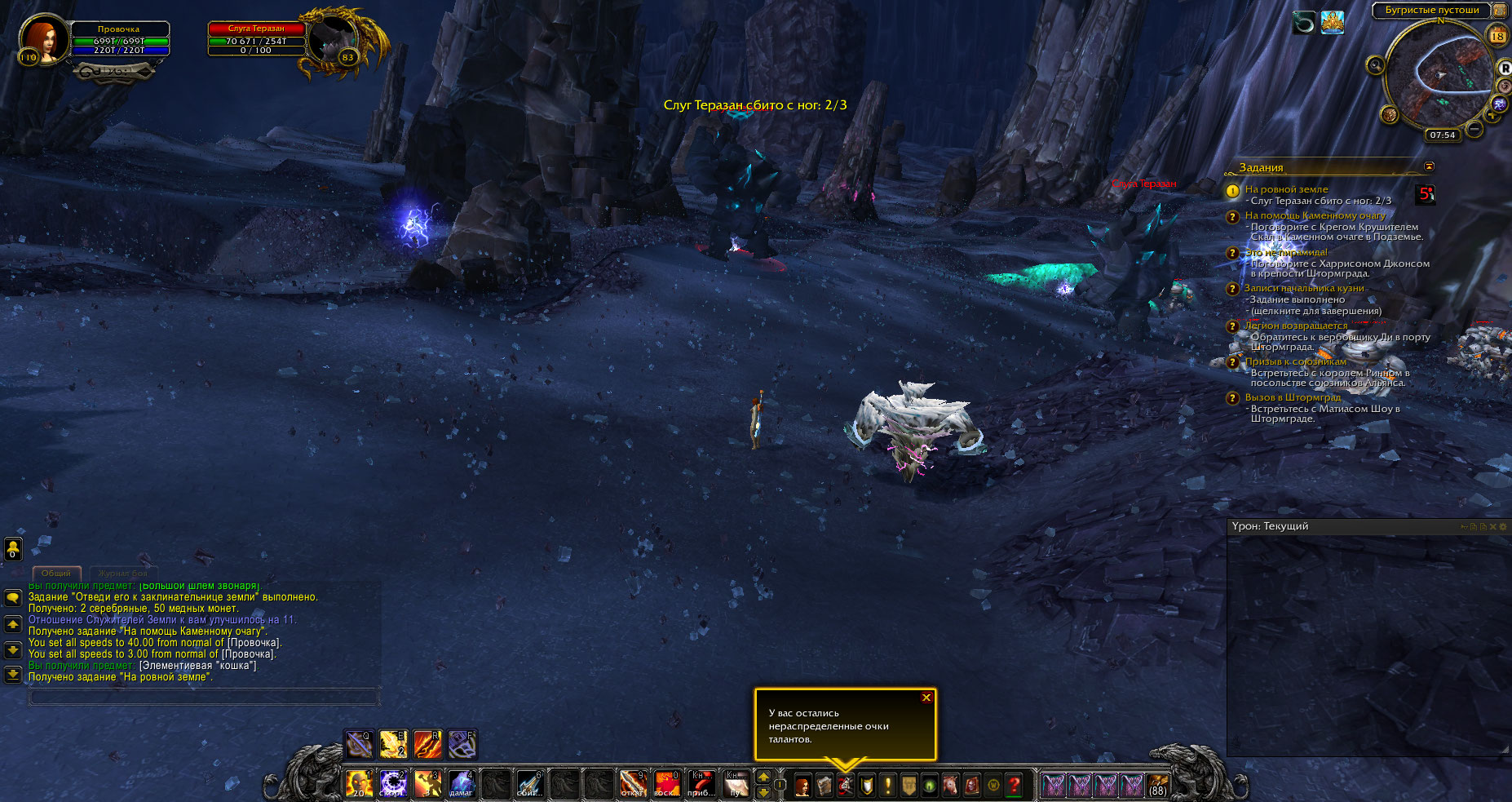
Task: Switch to the Журнал боя chat tab
Action: [x=123, y=574]
